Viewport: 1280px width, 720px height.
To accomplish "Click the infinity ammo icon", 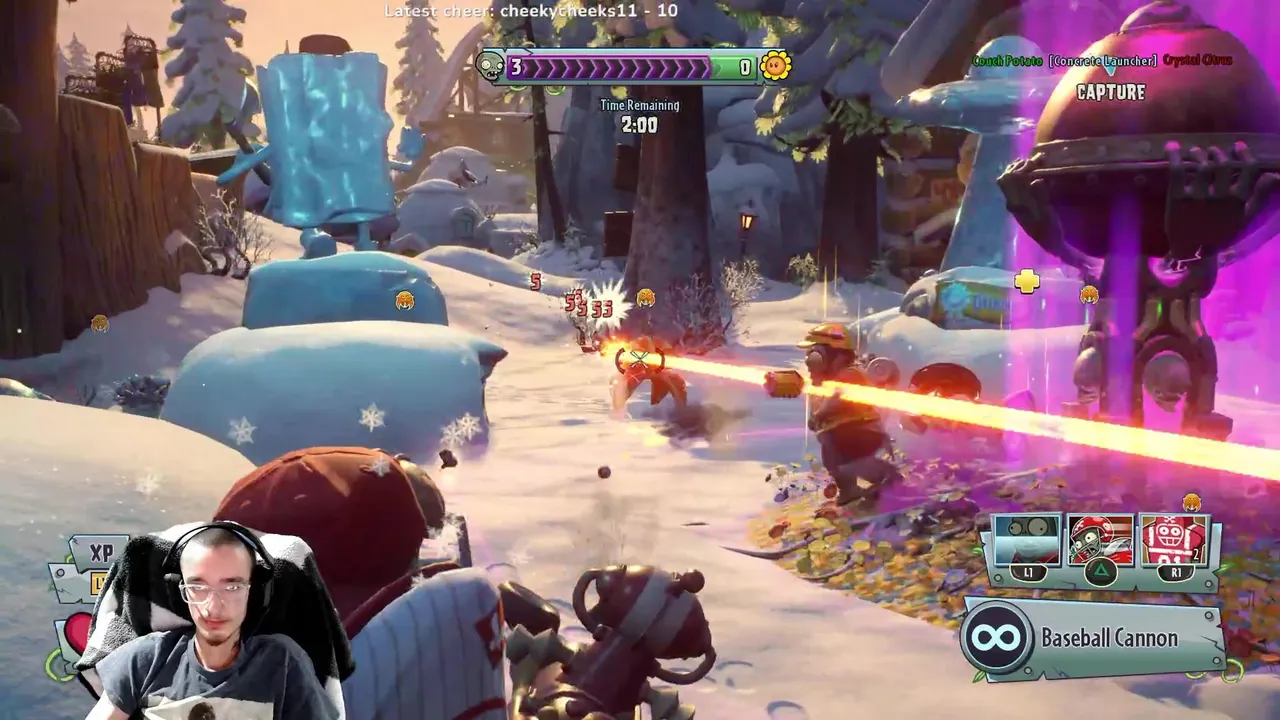I will pyautogui.click(x=997, y=638).
